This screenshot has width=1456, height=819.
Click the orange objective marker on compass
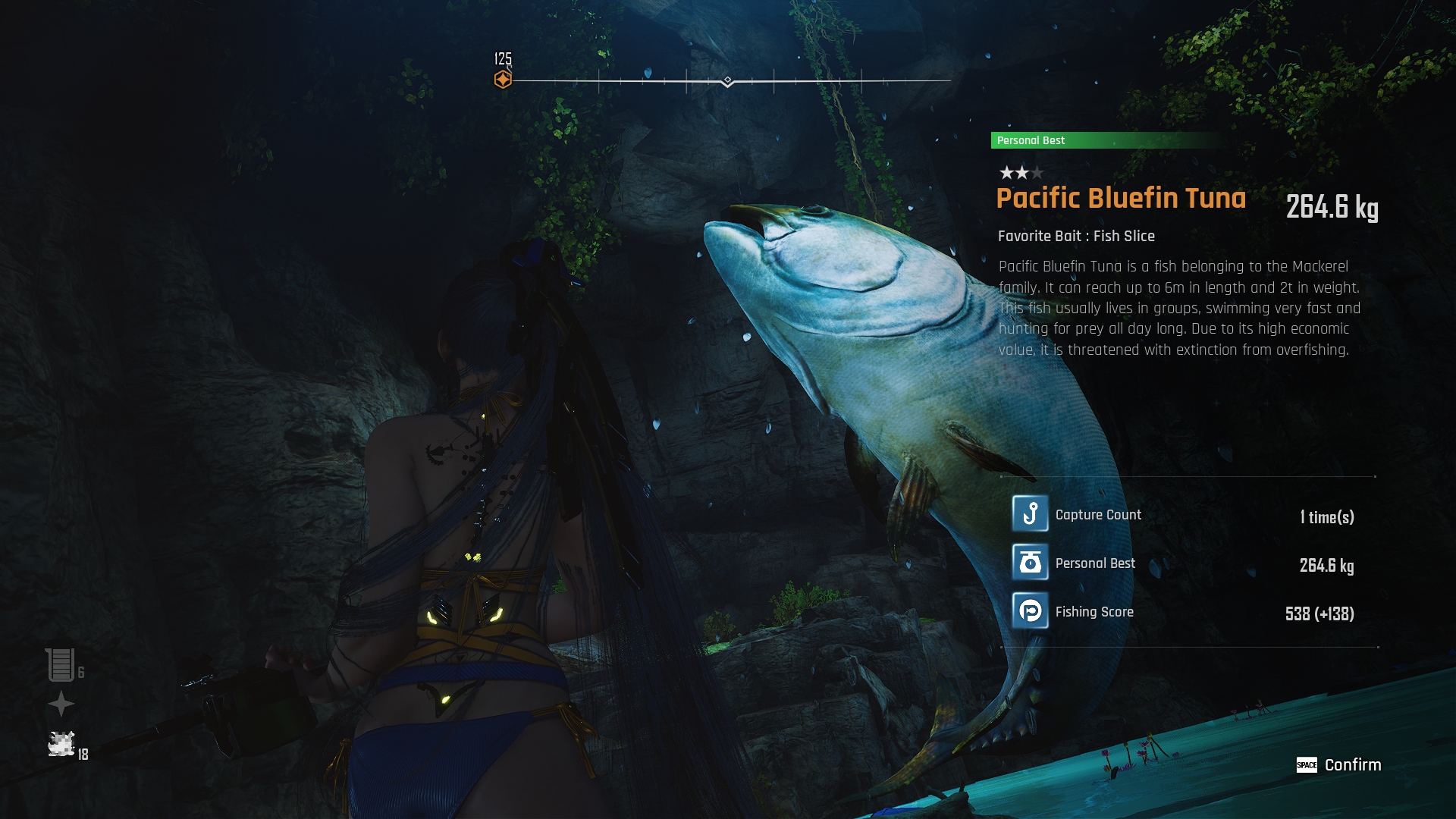pyautogui.click(x=503, y=80)
